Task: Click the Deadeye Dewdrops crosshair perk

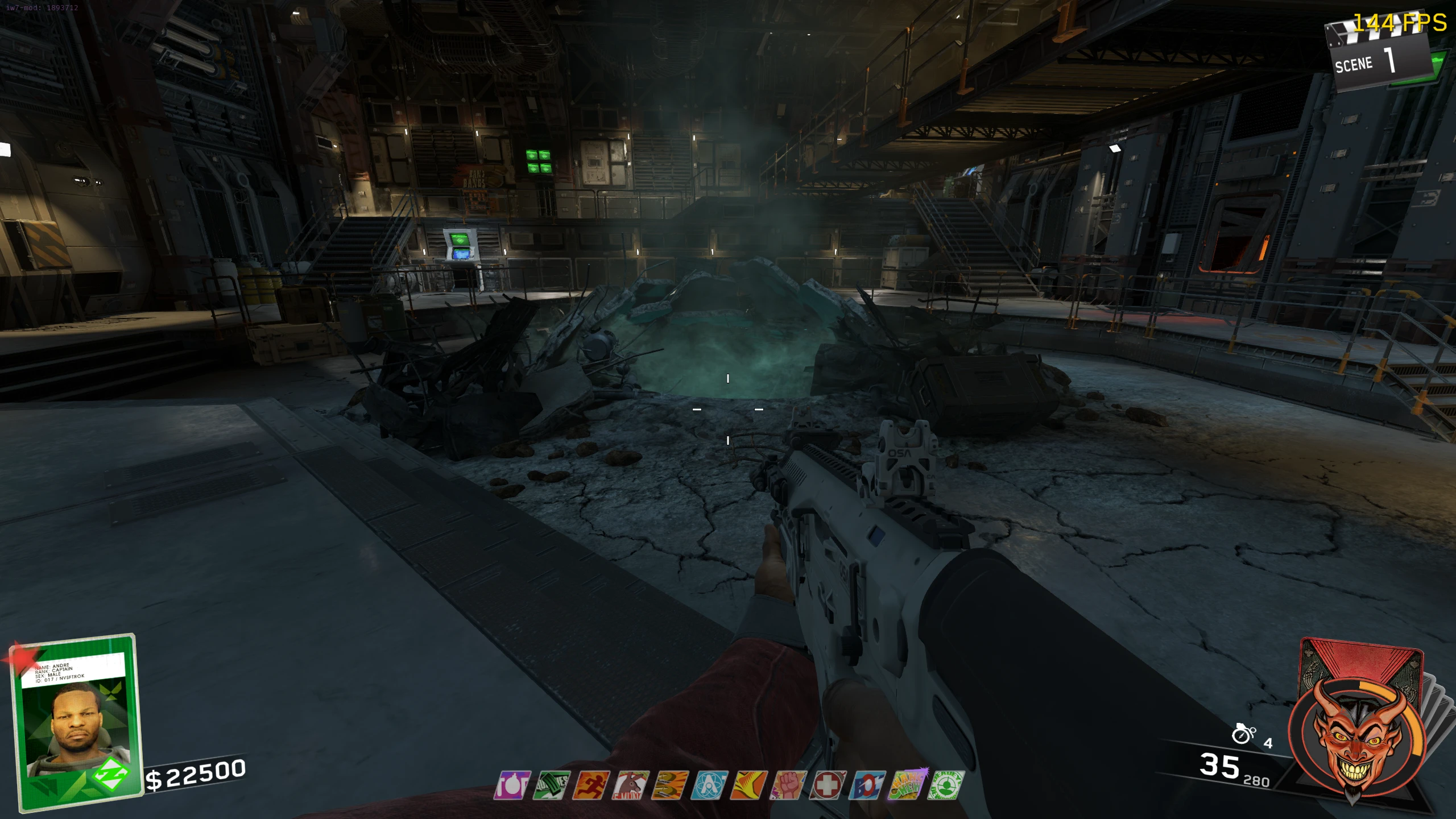Action: point(946,785)
